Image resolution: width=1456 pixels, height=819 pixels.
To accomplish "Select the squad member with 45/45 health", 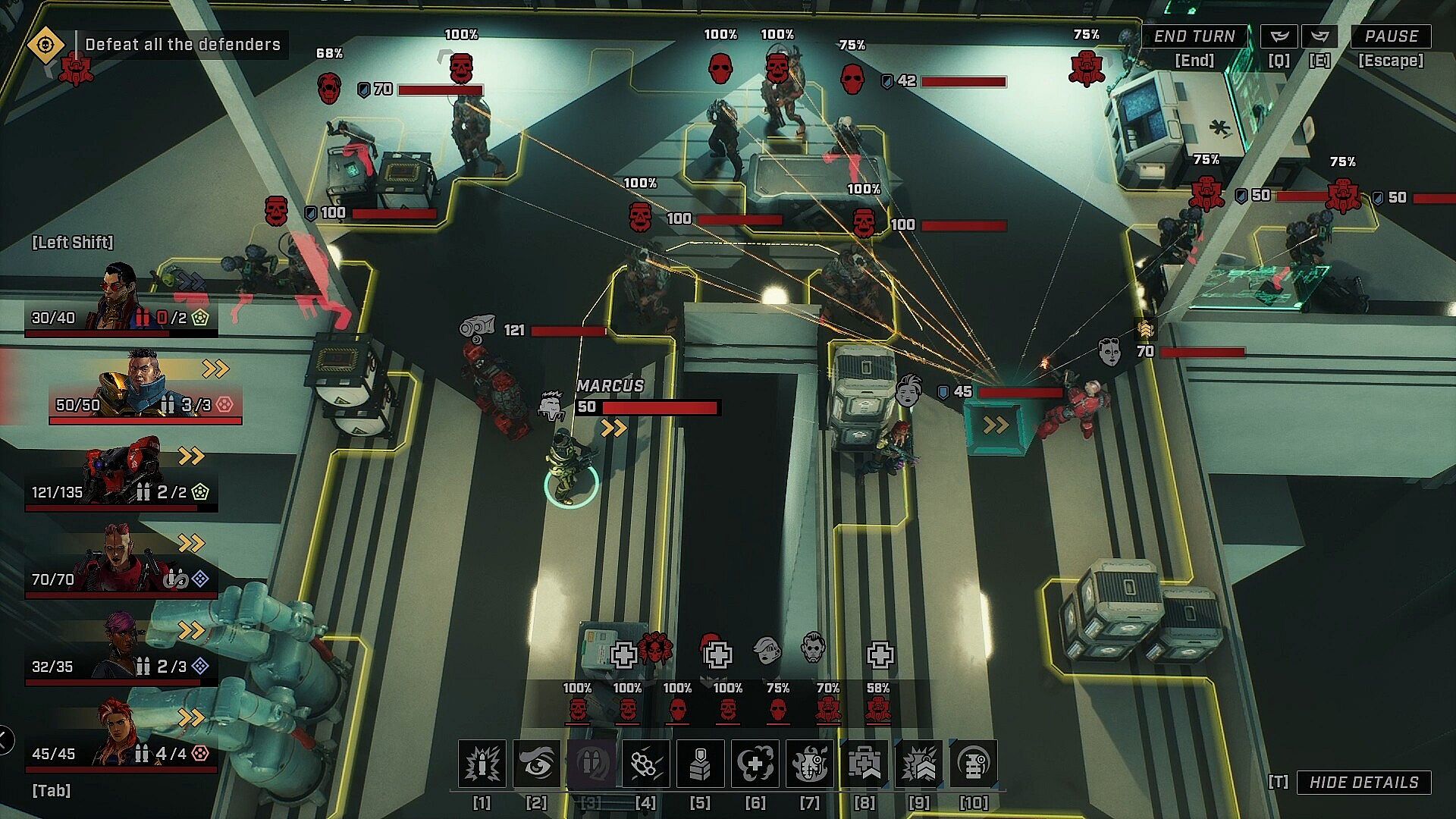I will 121,736.
